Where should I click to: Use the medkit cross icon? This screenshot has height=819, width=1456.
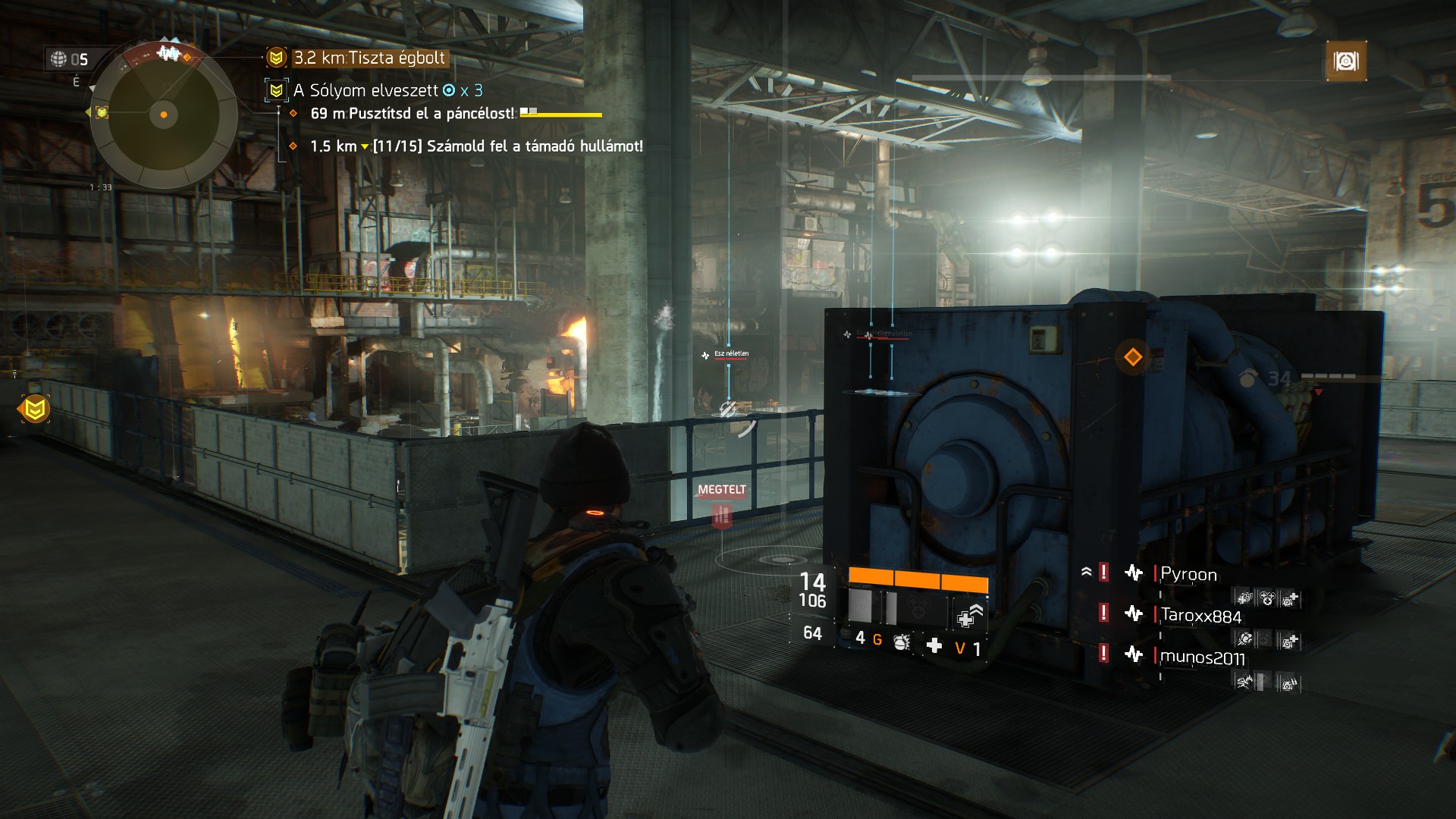tap(934, 645)
